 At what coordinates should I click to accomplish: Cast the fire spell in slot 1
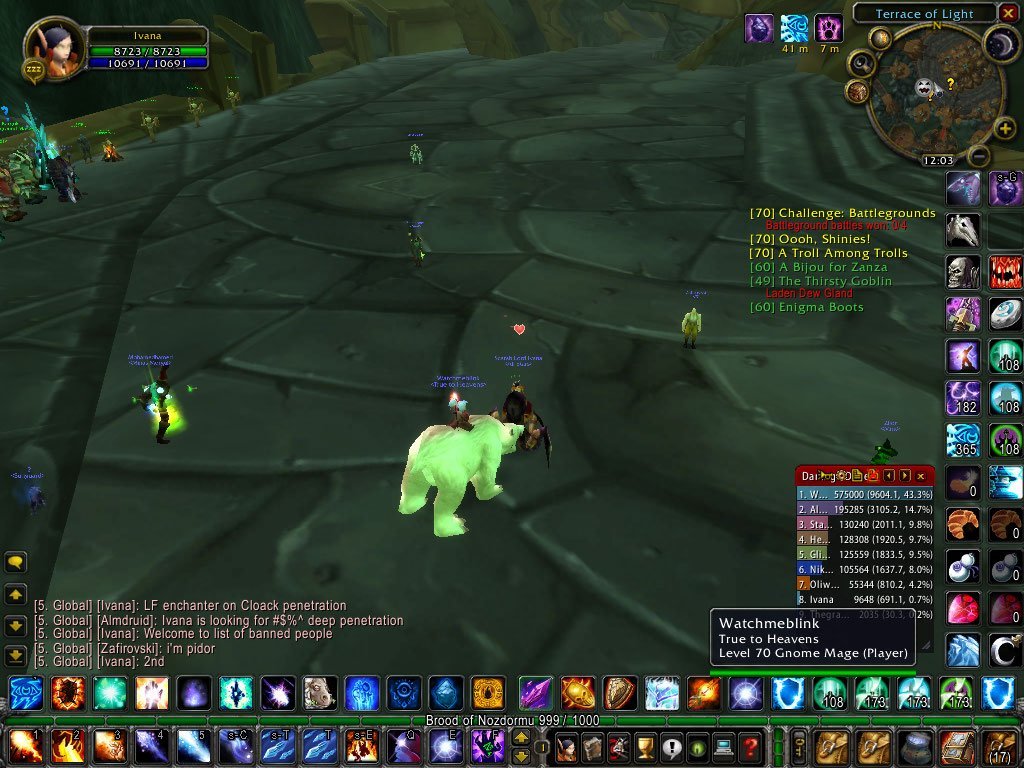25,747
